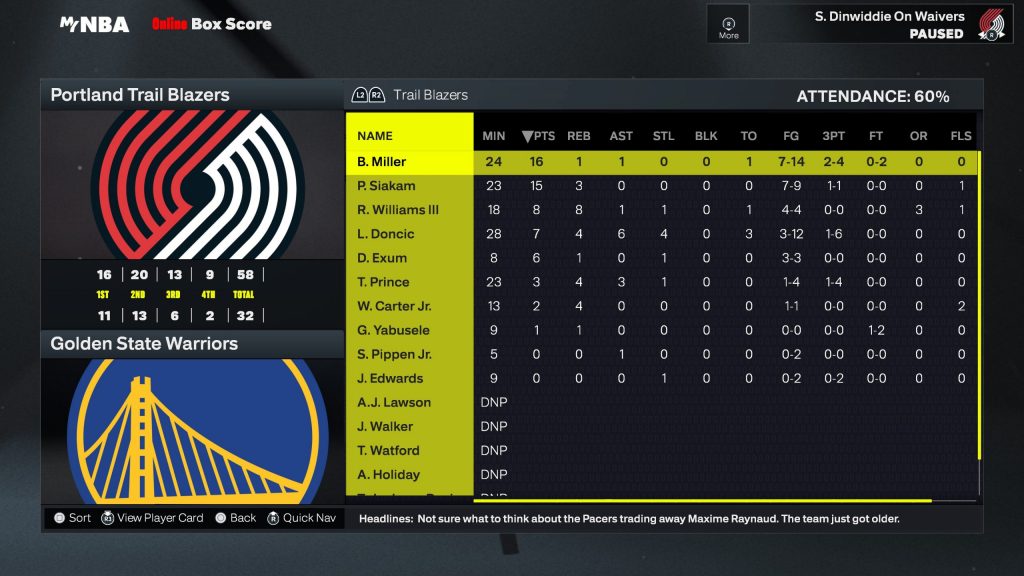Select J. Walker in the roster
This screenshot has width=1024, height=576.
[x=385, y=426]
